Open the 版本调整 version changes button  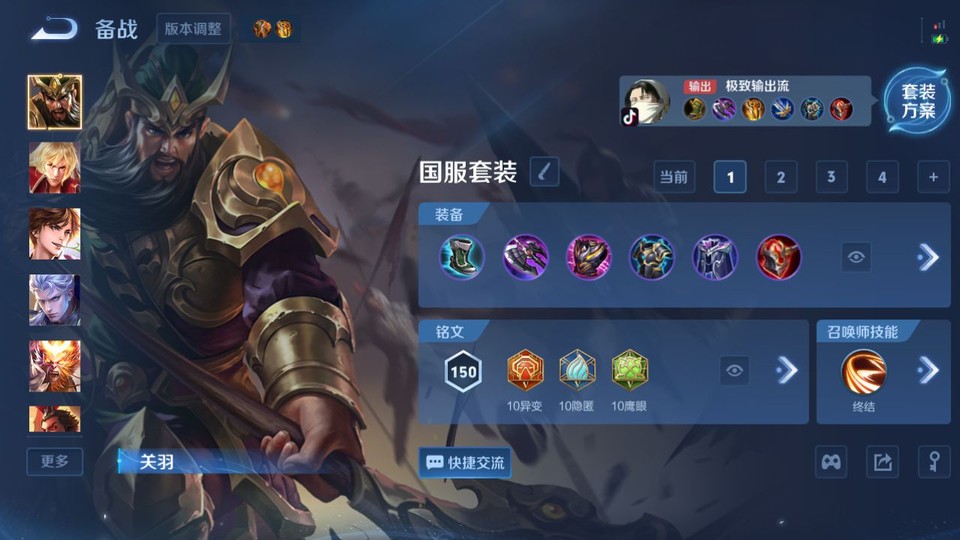(194, 28)
